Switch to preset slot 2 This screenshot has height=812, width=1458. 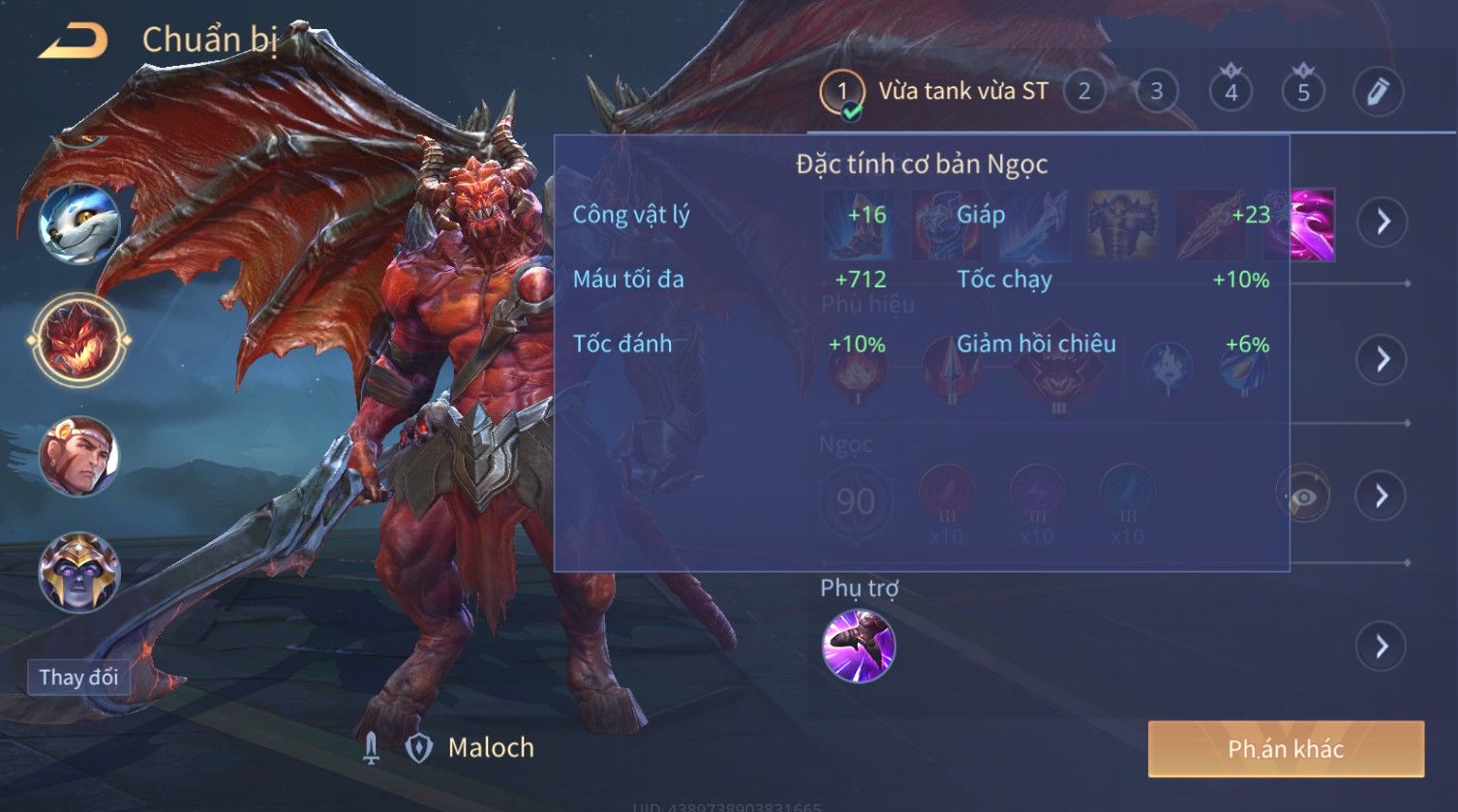1084,92
